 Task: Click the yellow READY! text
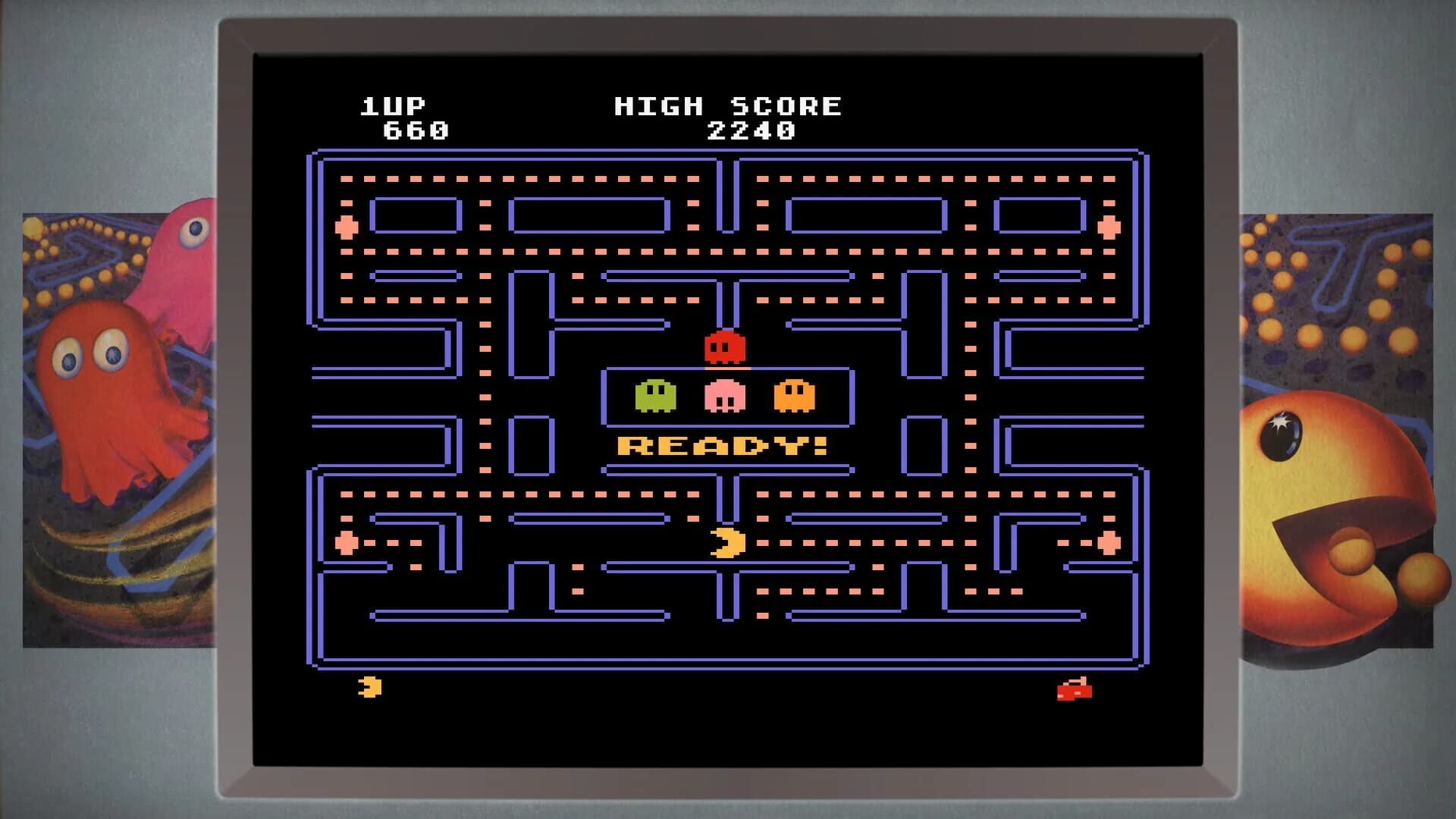pyautogui.click(x=720, y=447)
